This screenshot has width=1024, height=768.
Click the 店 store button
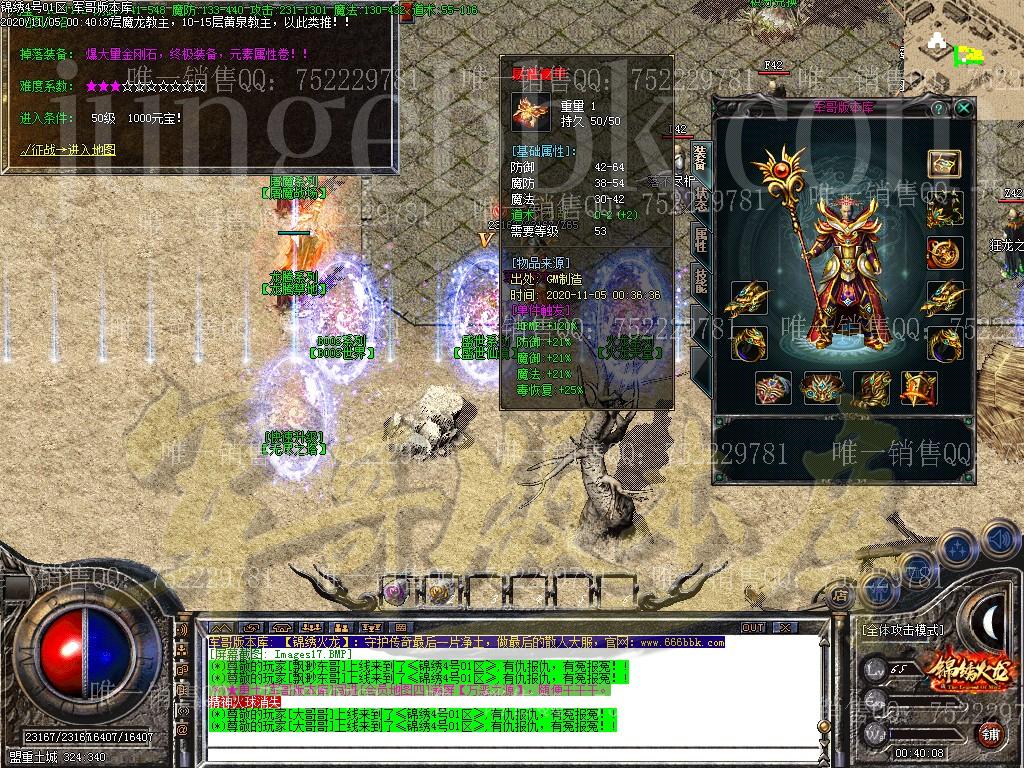coord(840,595)
